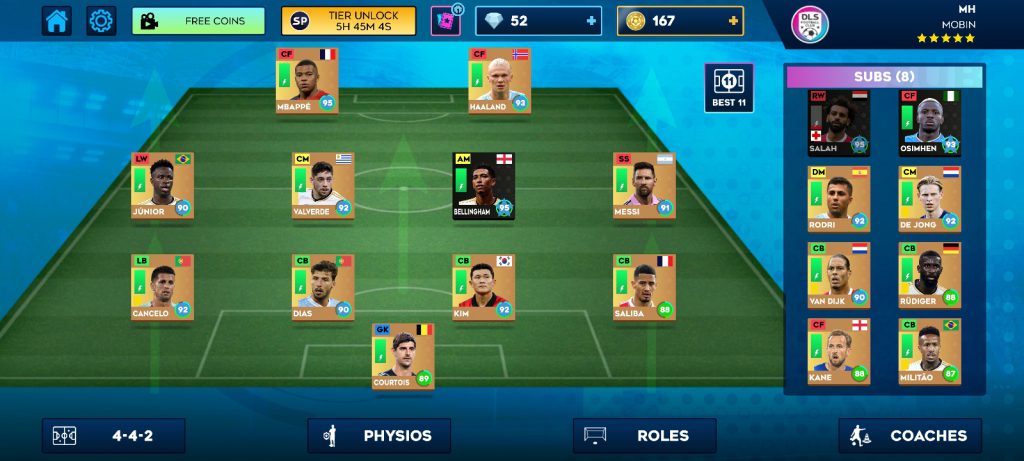Choose substitute Kane card
Screen dimensions: 1024x461
coord(839,351)
